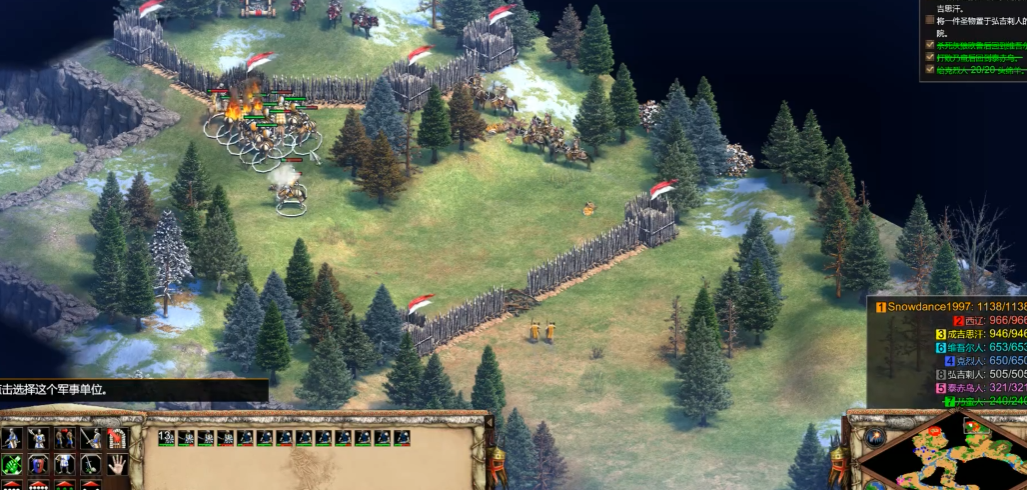Click the completed 克烈人 20/20 objective

click(980, 70)
